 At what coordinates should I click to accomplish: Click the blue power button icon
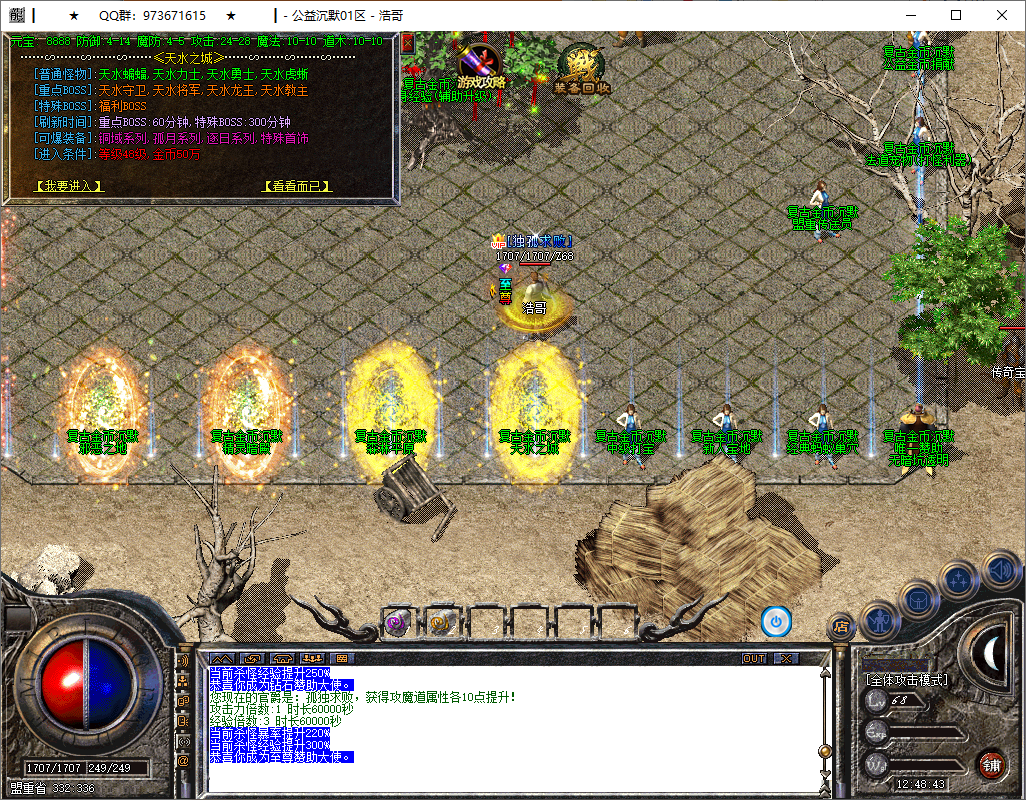click(x=775, y=621)
